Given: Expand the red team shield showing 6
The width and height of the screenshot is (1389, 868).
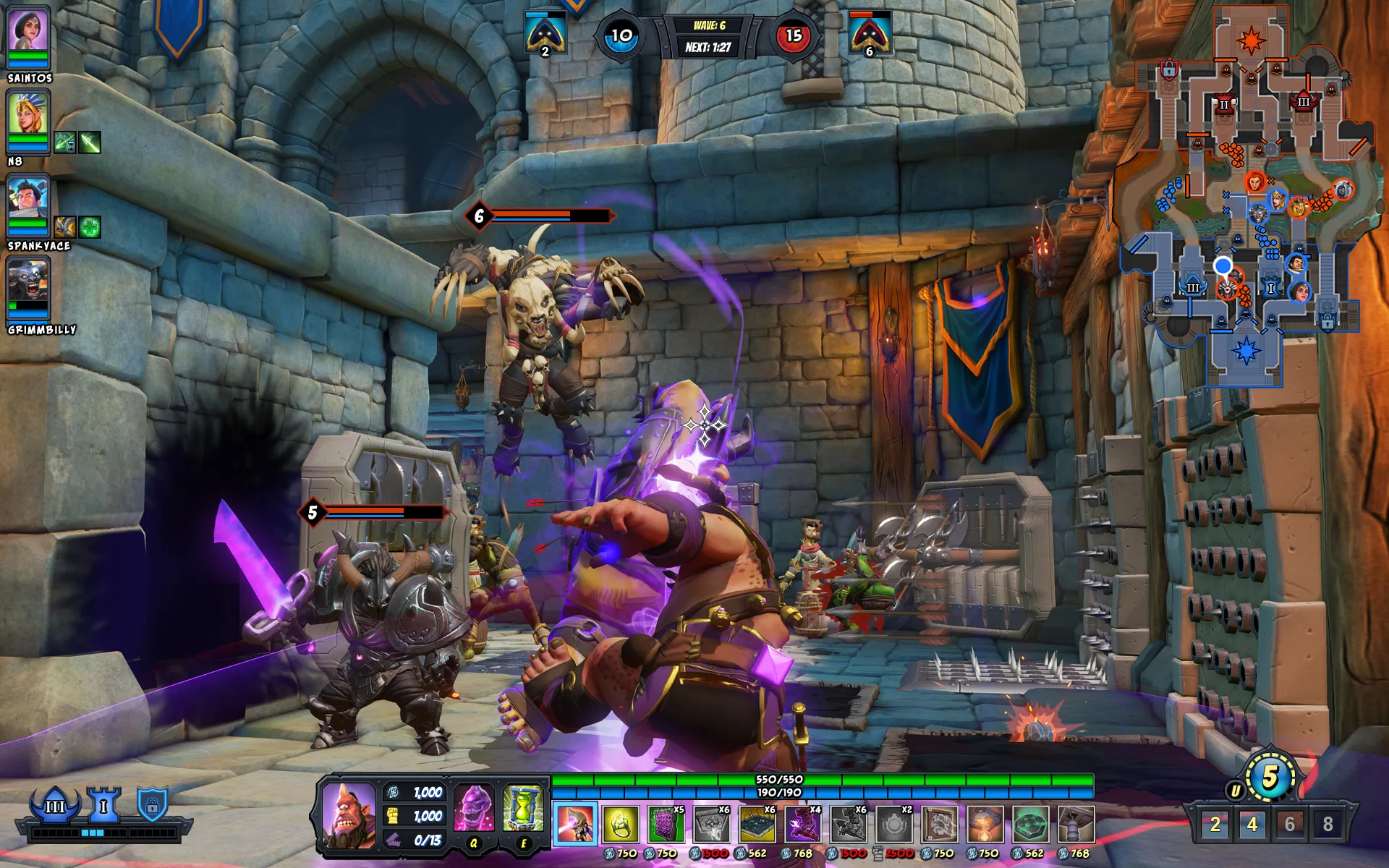Looking at the screenshot, I should coord(870,33).
